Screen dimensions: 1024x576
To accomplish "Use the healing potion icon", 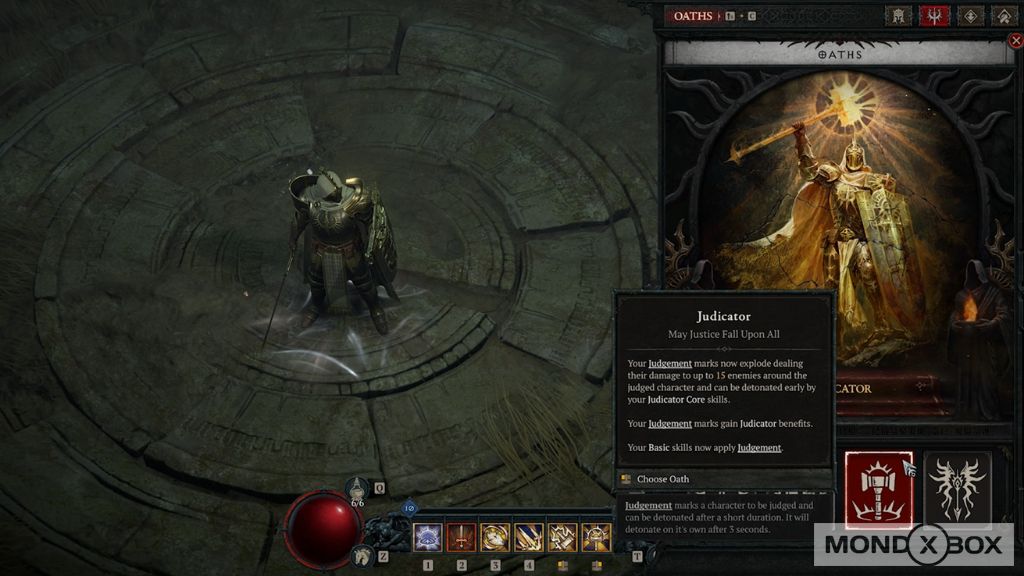I will tap(360, 490).
